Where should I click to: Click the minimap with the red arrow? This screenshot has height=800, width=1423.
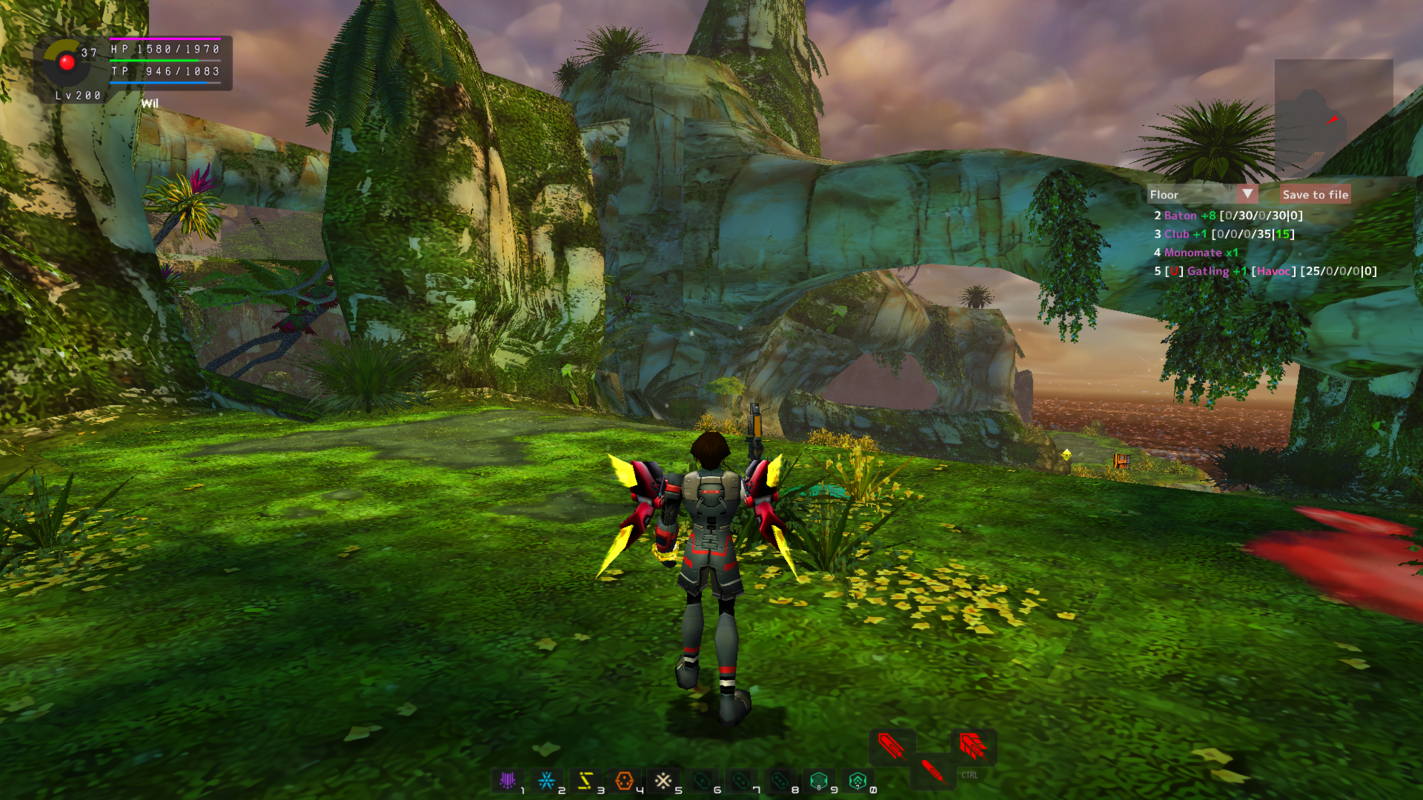pyautogui.click(x=1333, y=119)
